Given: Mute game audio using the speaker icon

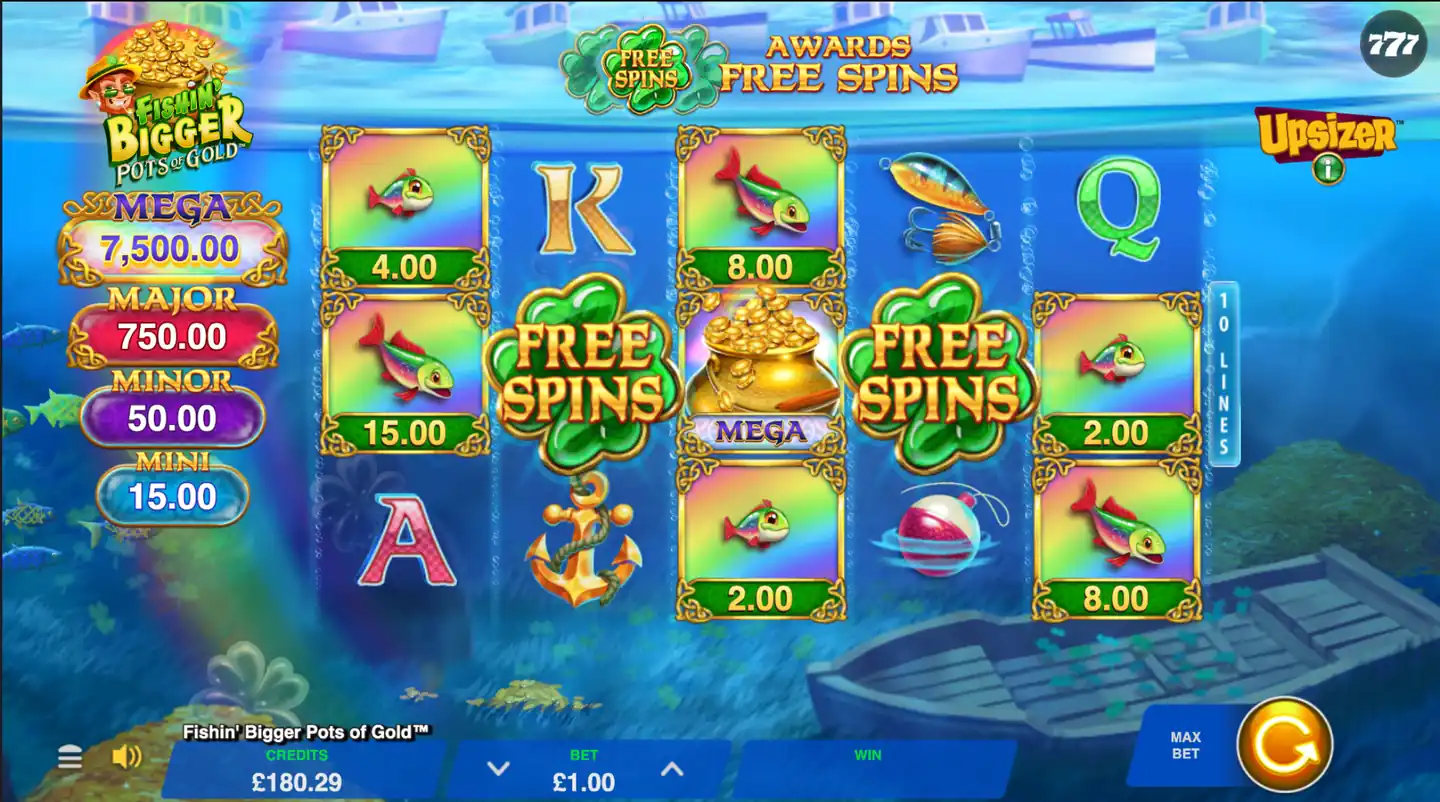Looking at the screenshot, I should click(123, 755).
